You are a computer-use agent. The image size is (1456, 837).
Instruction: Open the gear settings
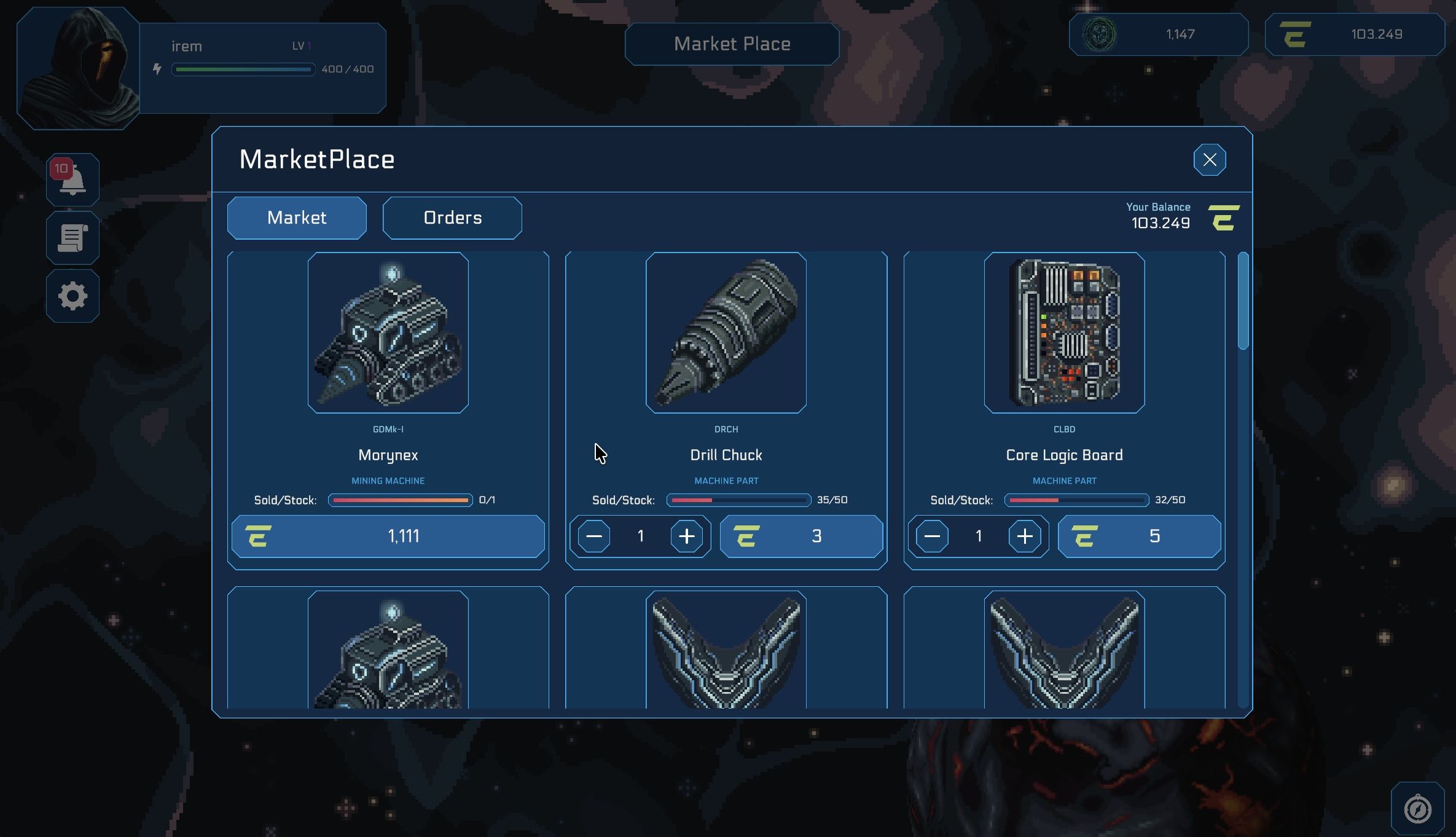click(72, 296)
